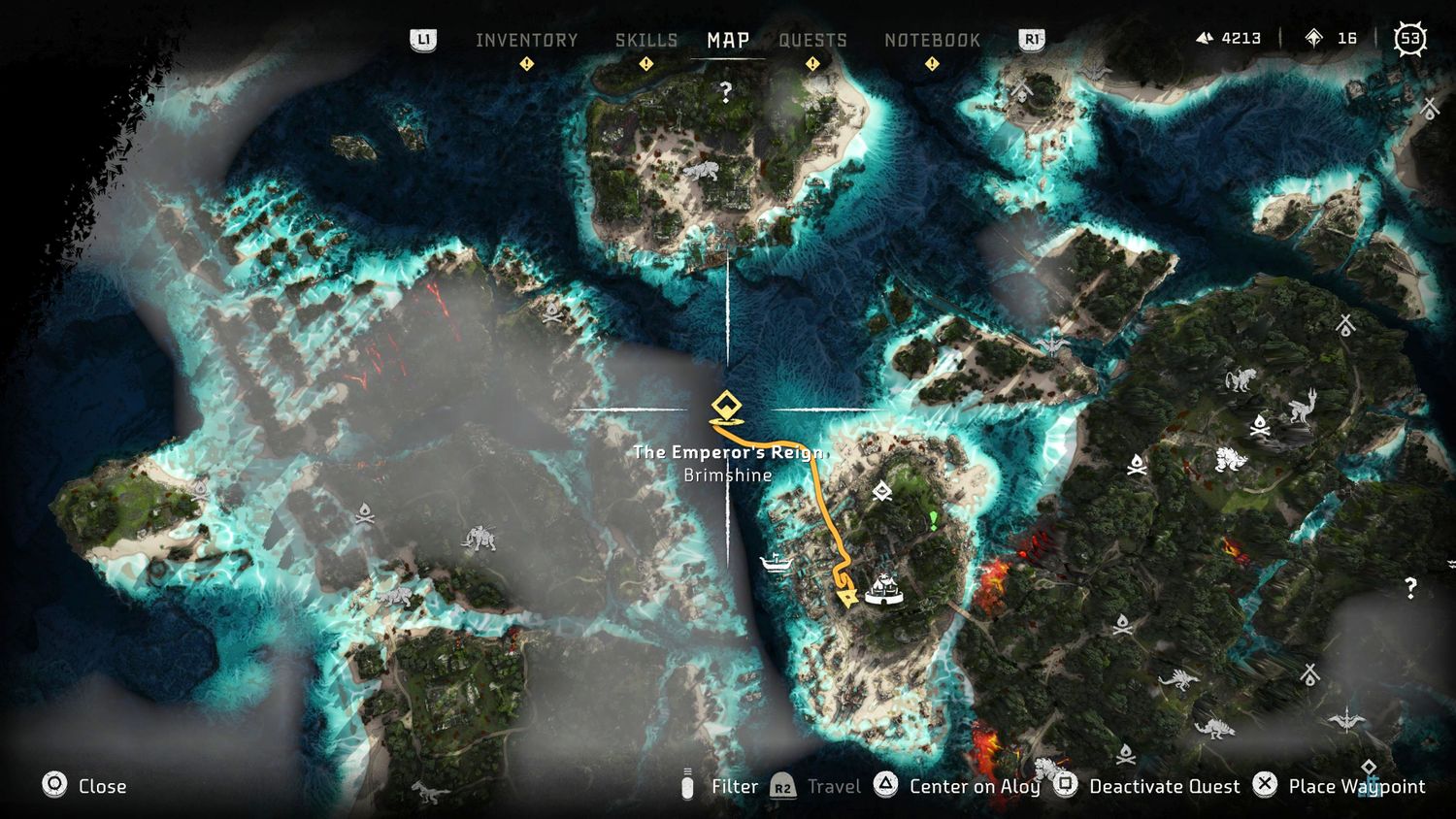
Task: Select the settlement tent marker
Action: pos(883,589)
